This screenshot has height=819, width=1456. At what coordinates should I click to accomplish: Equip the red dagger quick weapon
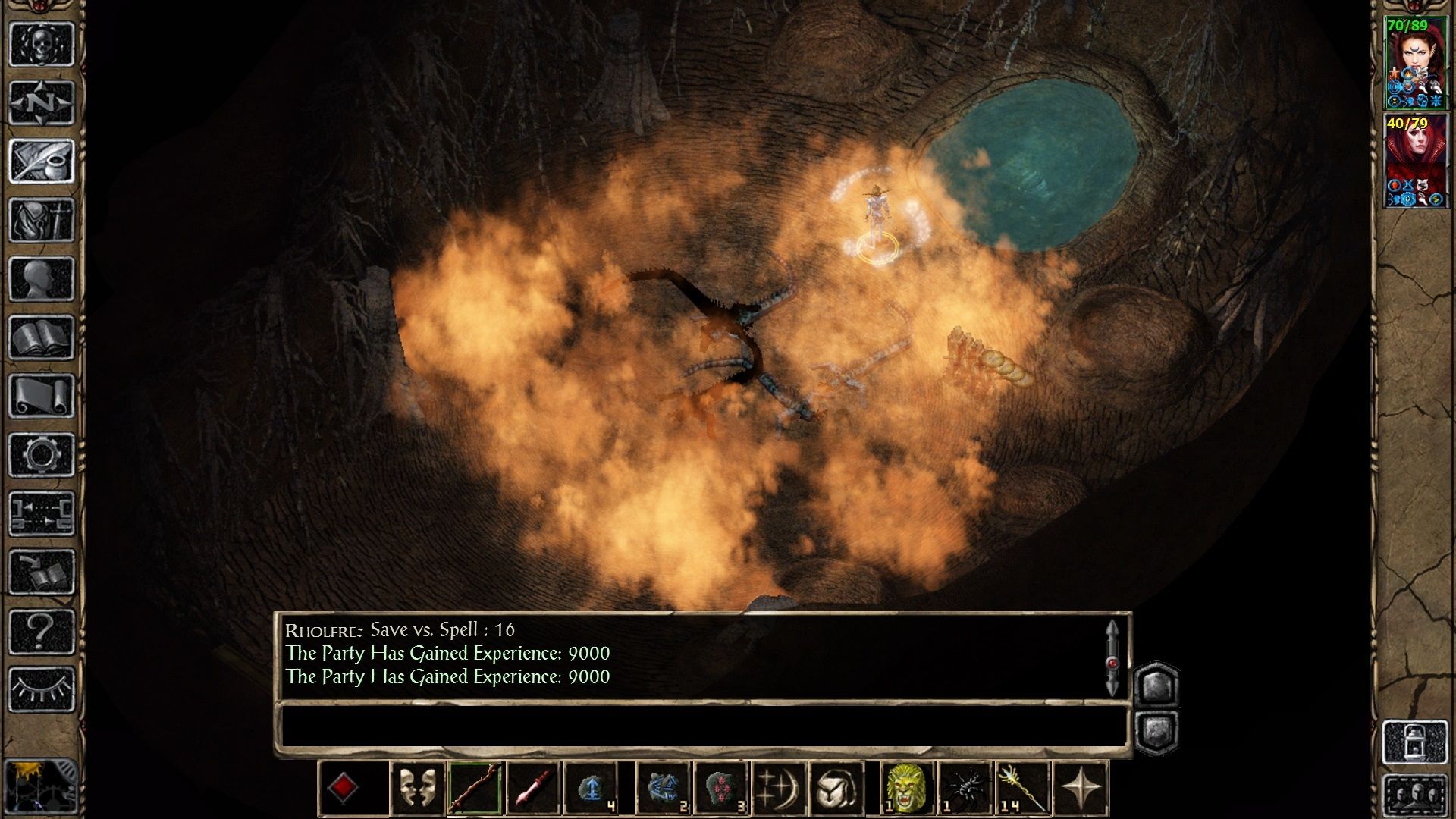point(533,789)
